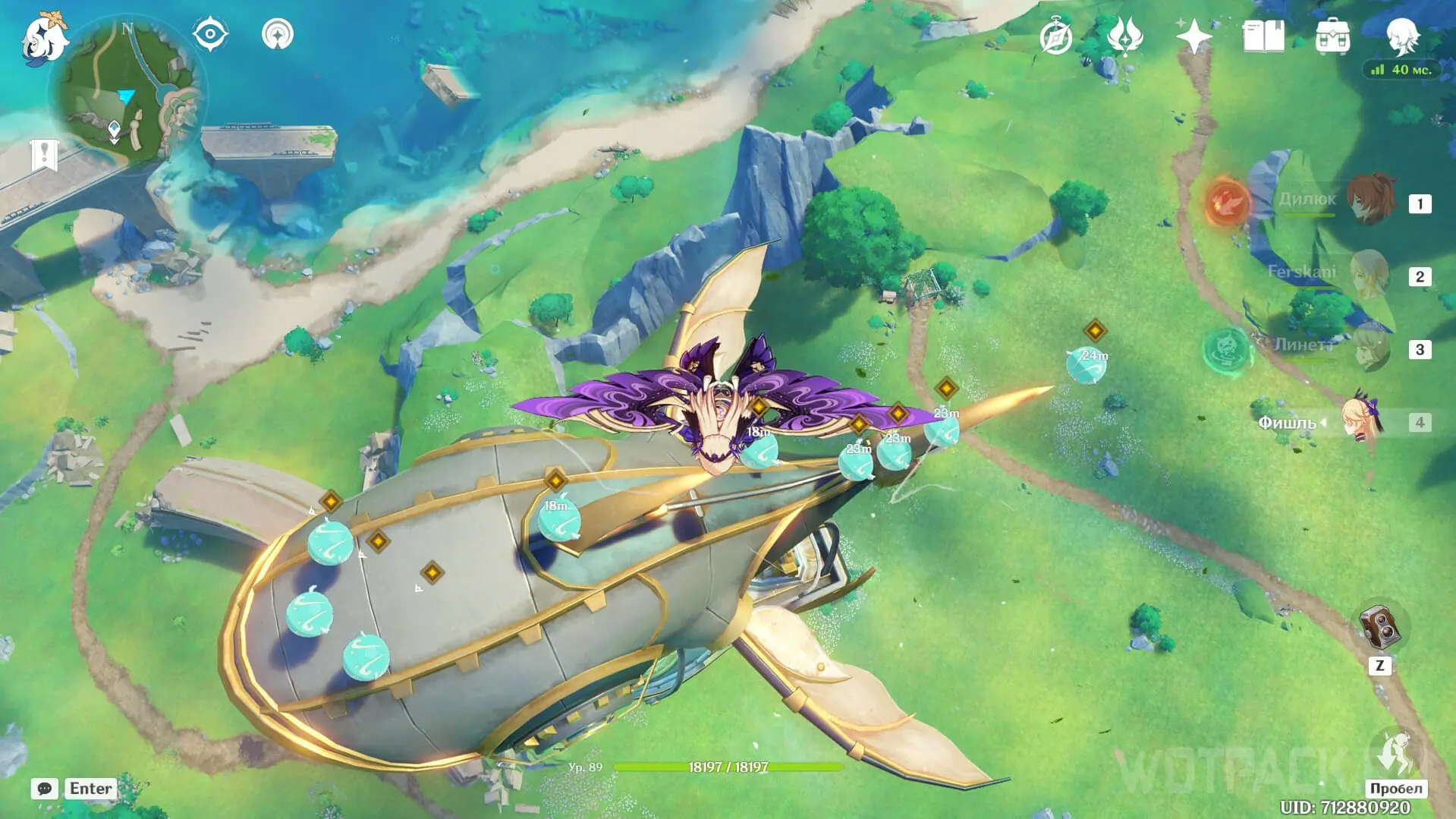Use the camera gadget icon
The height and width of the screenshot is (819, 1456).
tap(1380, 628)
